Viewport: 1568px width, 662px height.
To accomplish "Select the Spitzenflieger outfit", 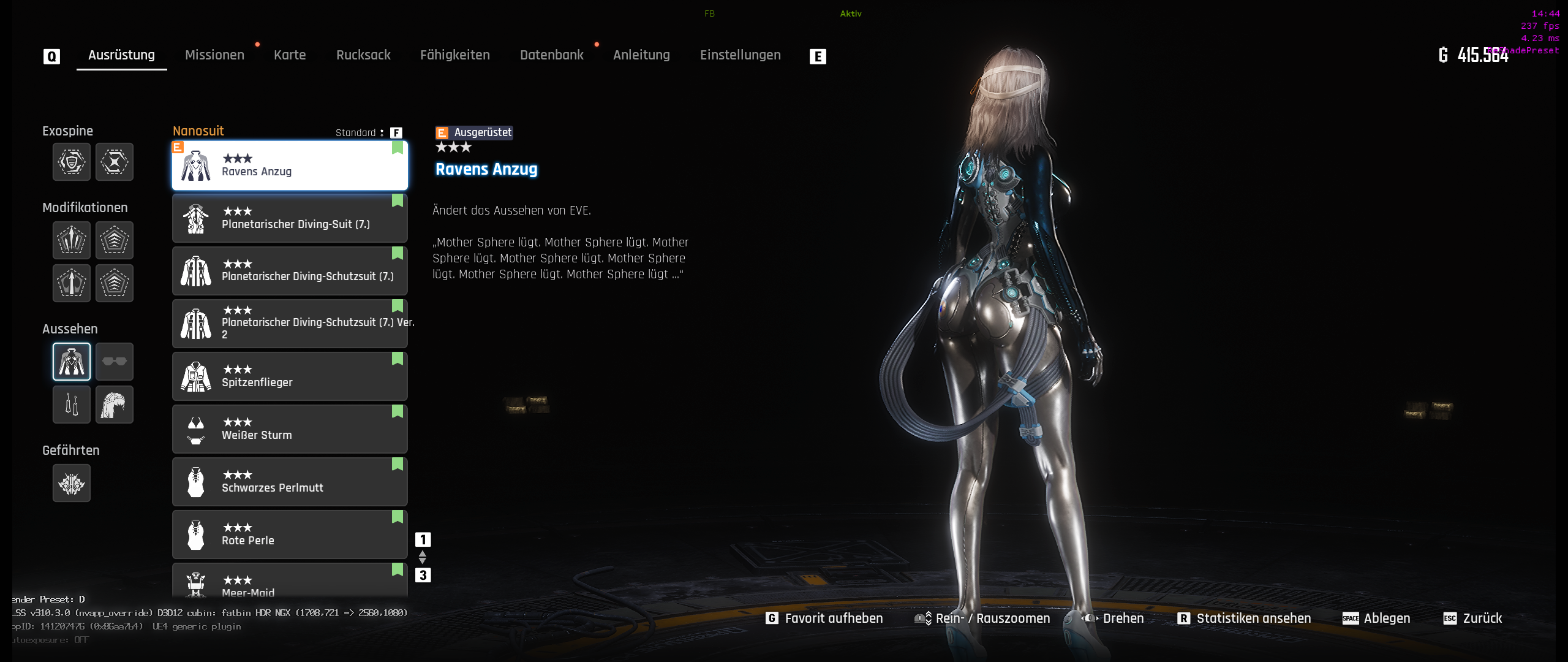I will [290, 376].
